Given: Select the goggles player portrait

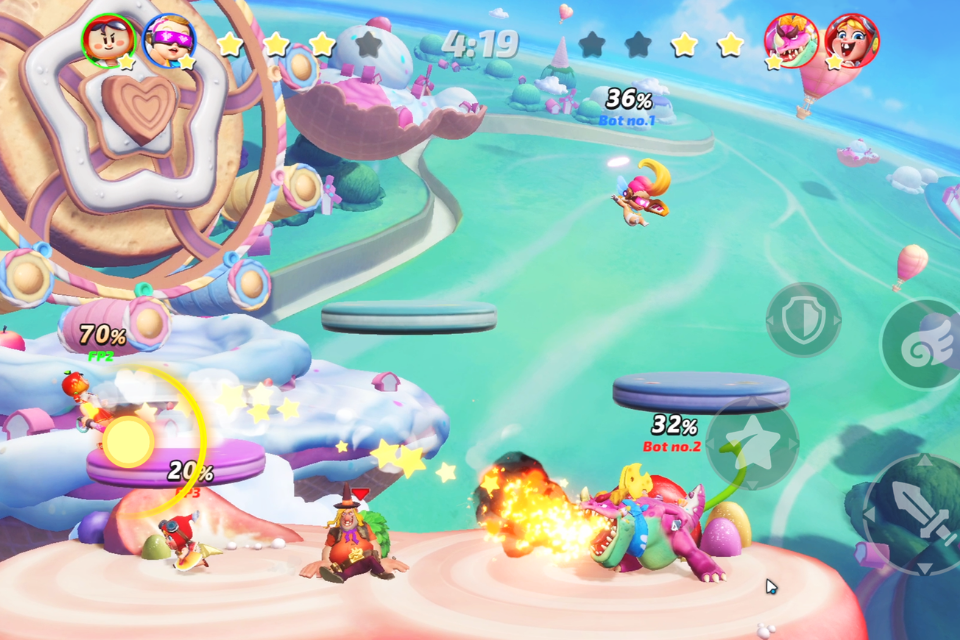Looking at the screenshot, I should pos(169,40).
